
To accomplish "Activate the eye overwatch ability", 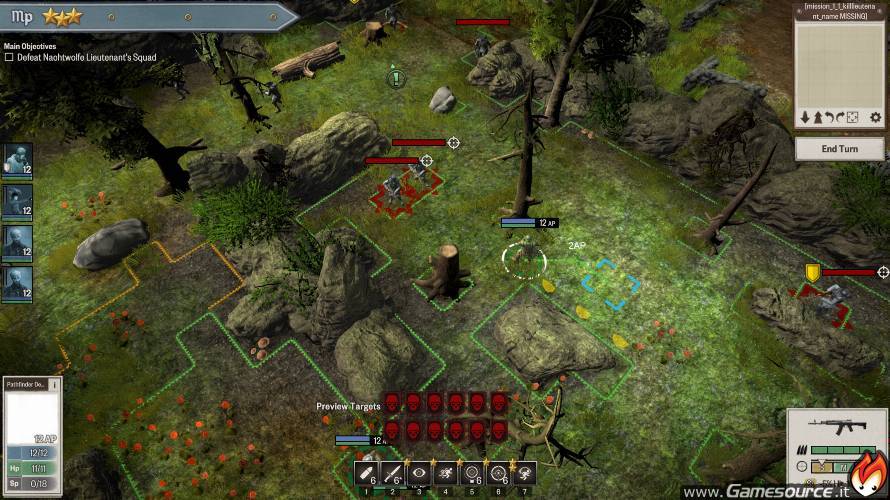I will pos(418,473).
